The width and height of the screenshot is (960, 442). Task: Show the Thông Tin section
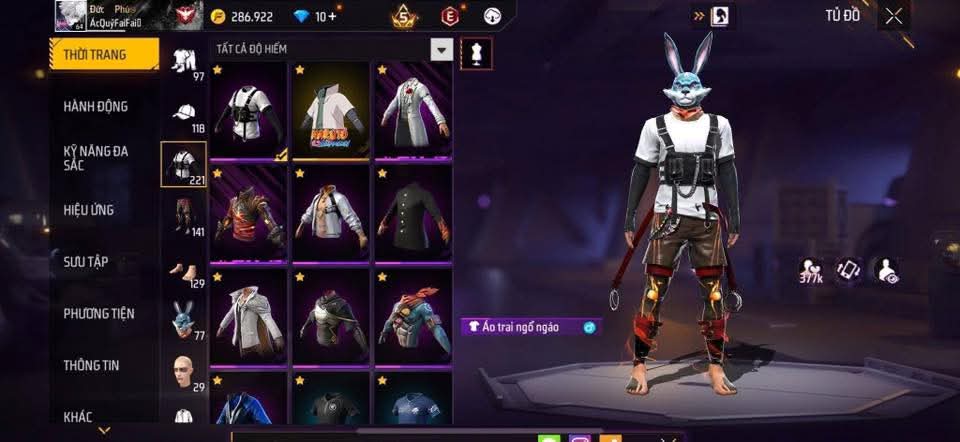pyautogui.click(x=91, y=366)
